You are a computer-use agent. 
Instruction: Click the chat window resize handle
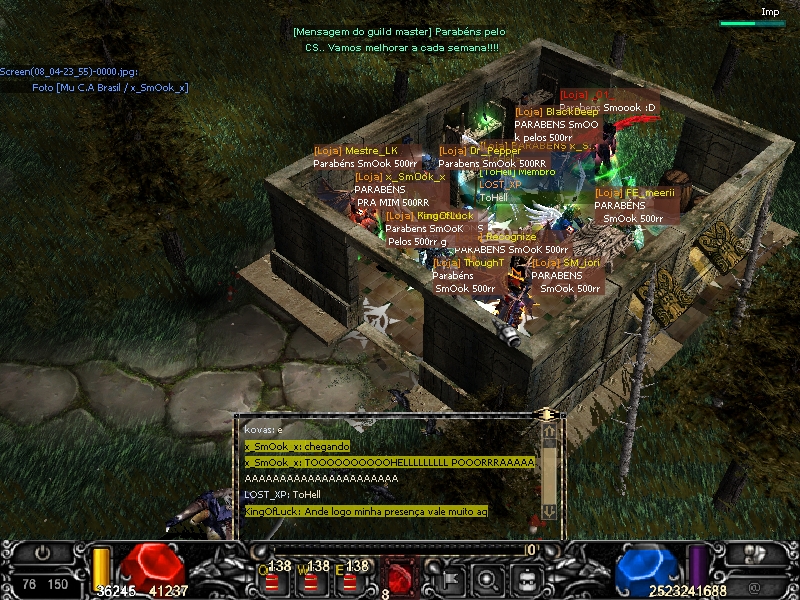click(546, 413)
